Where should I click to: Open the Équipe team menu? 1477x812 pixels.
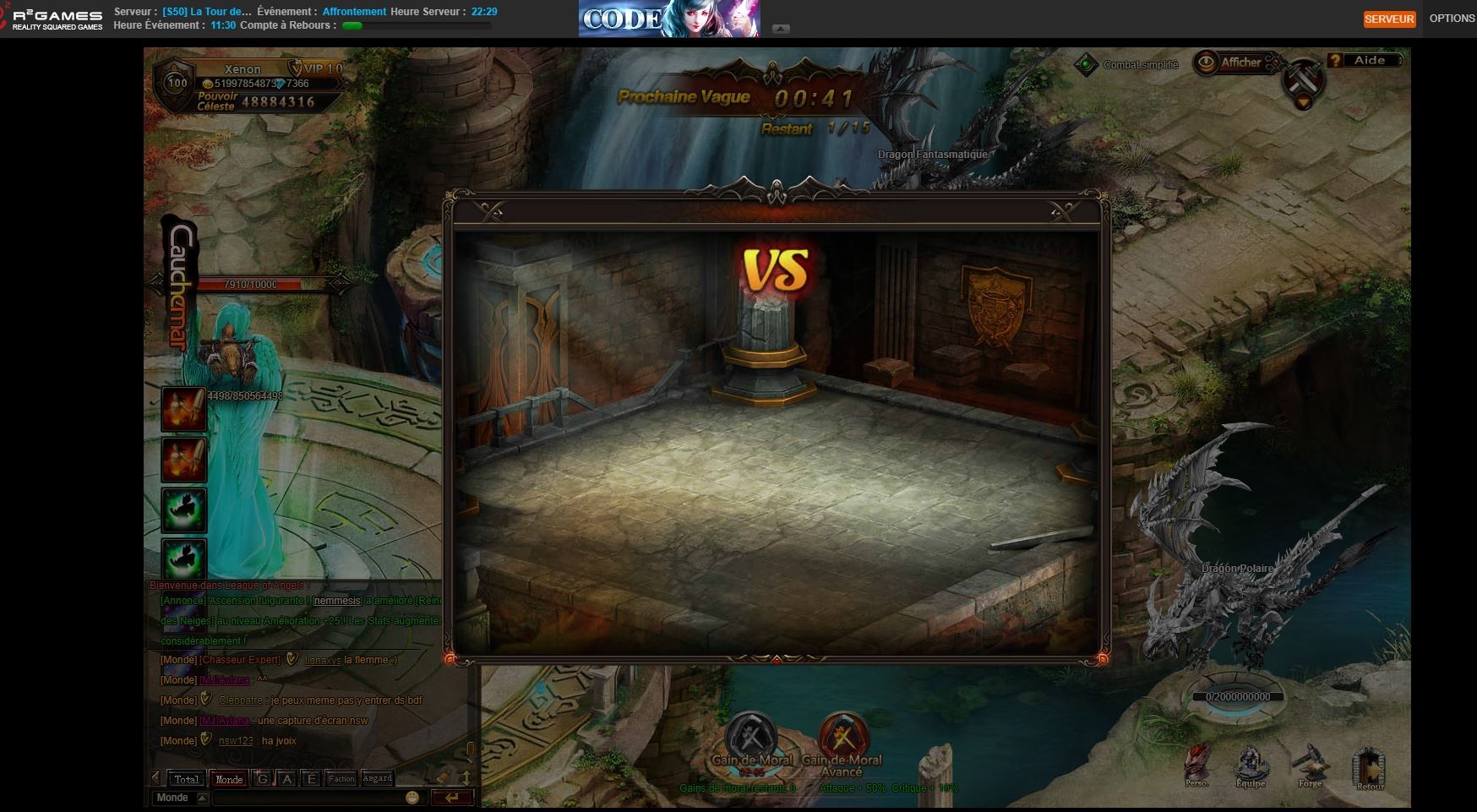point(1251,765)
